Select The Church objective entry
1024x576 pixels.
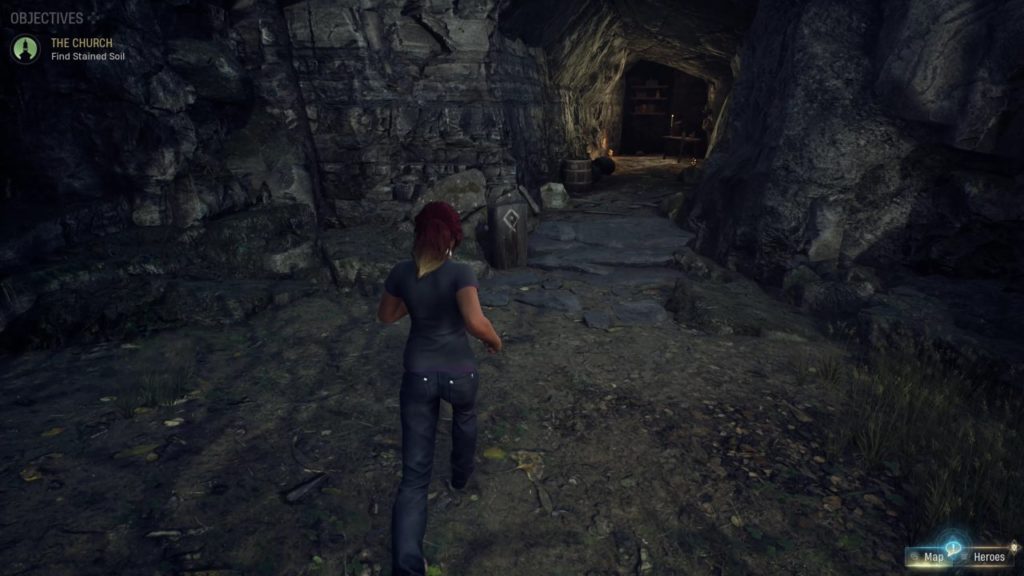[82, 43]
